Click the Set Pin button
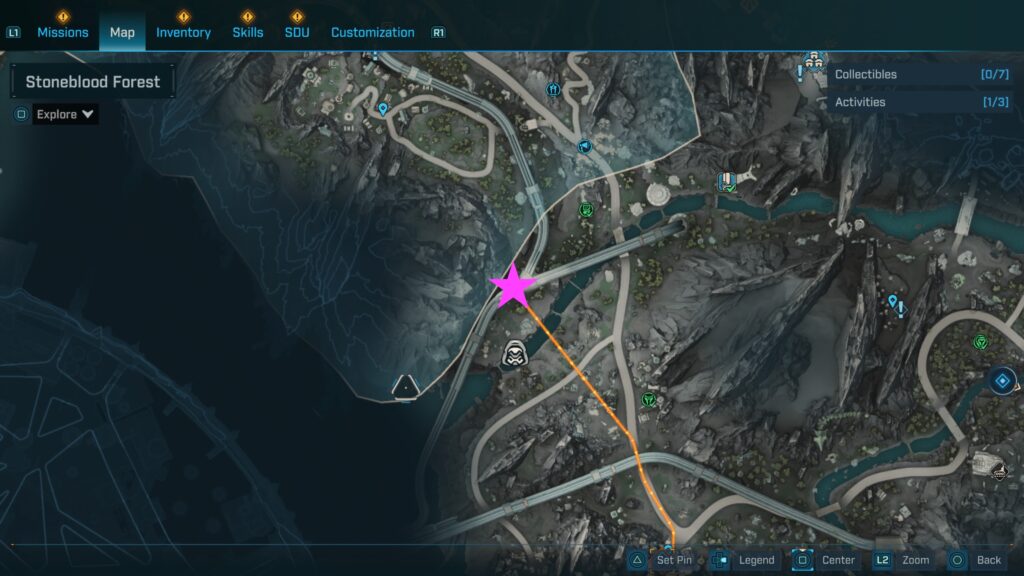This screenshot has height=576, width=1024. [x=664, y=560]
